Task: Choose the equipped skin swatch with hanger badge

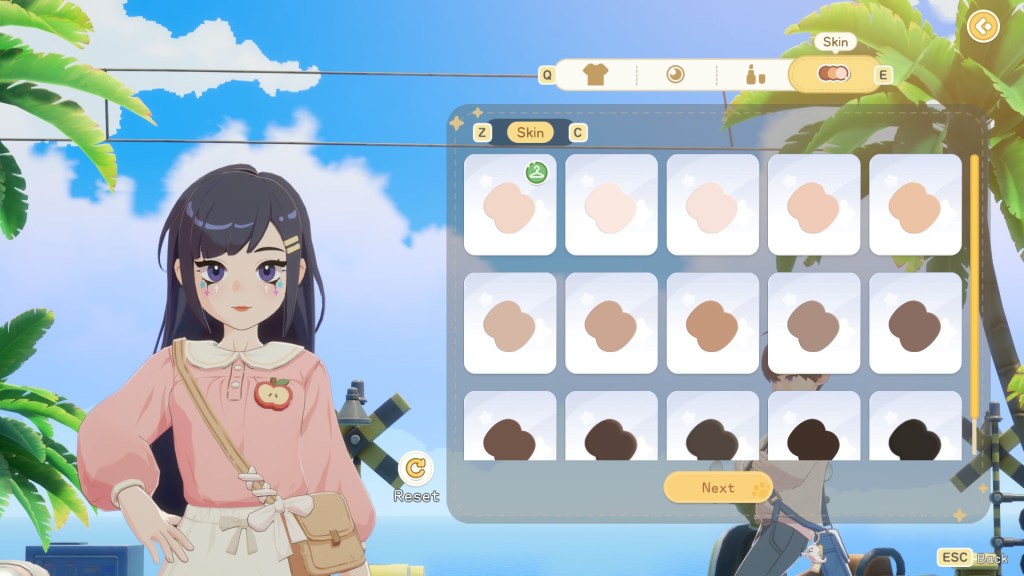Action: 510,204
